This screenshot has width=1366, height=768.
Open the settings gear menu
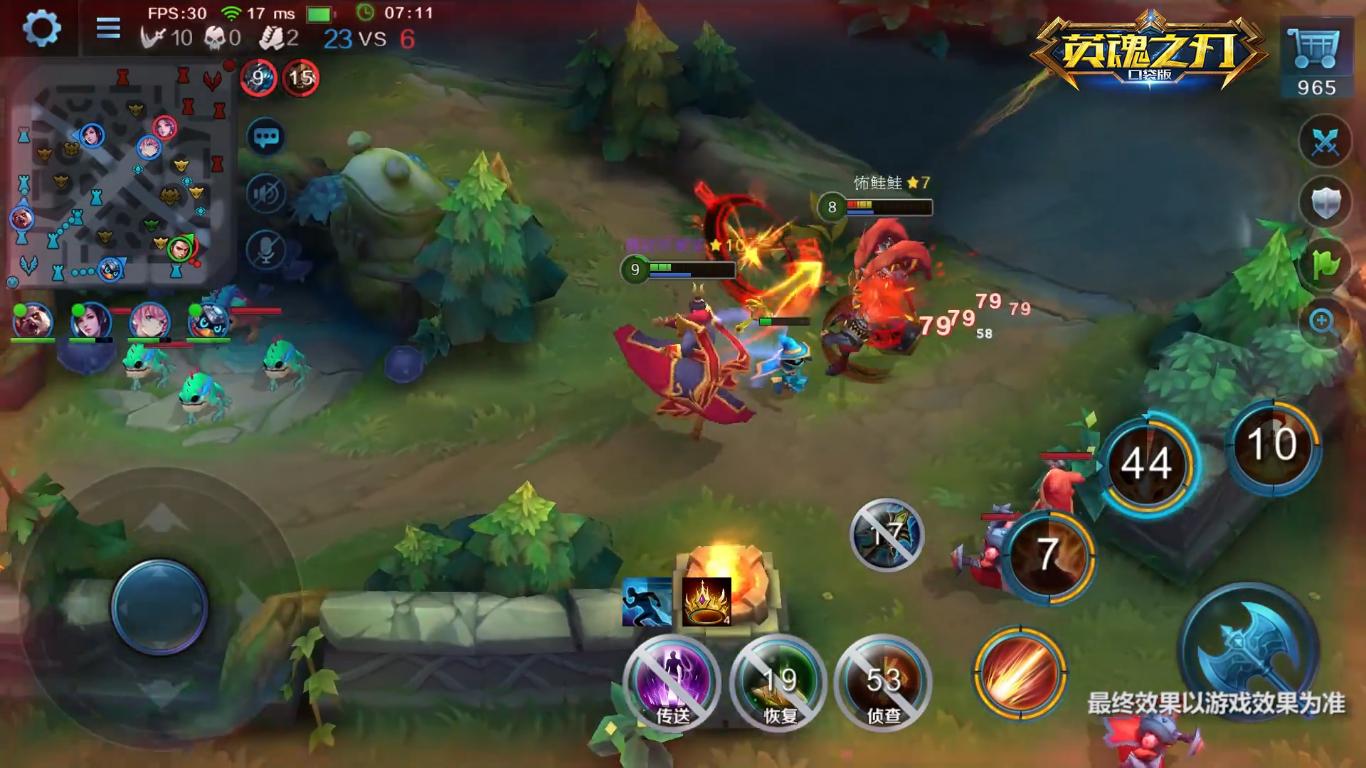point(41,27)
